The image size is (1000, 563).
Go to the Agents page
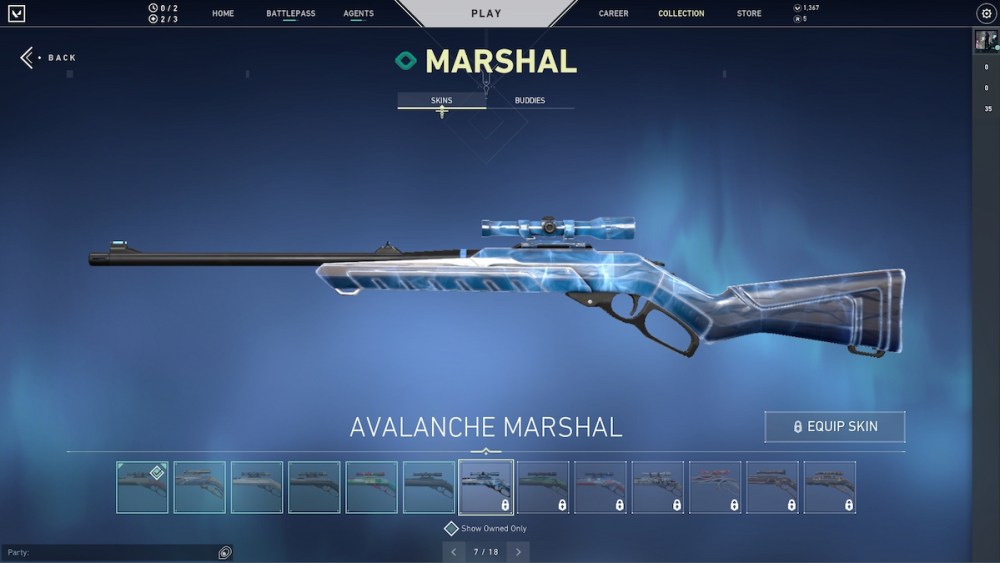click(x=358, y=14)
